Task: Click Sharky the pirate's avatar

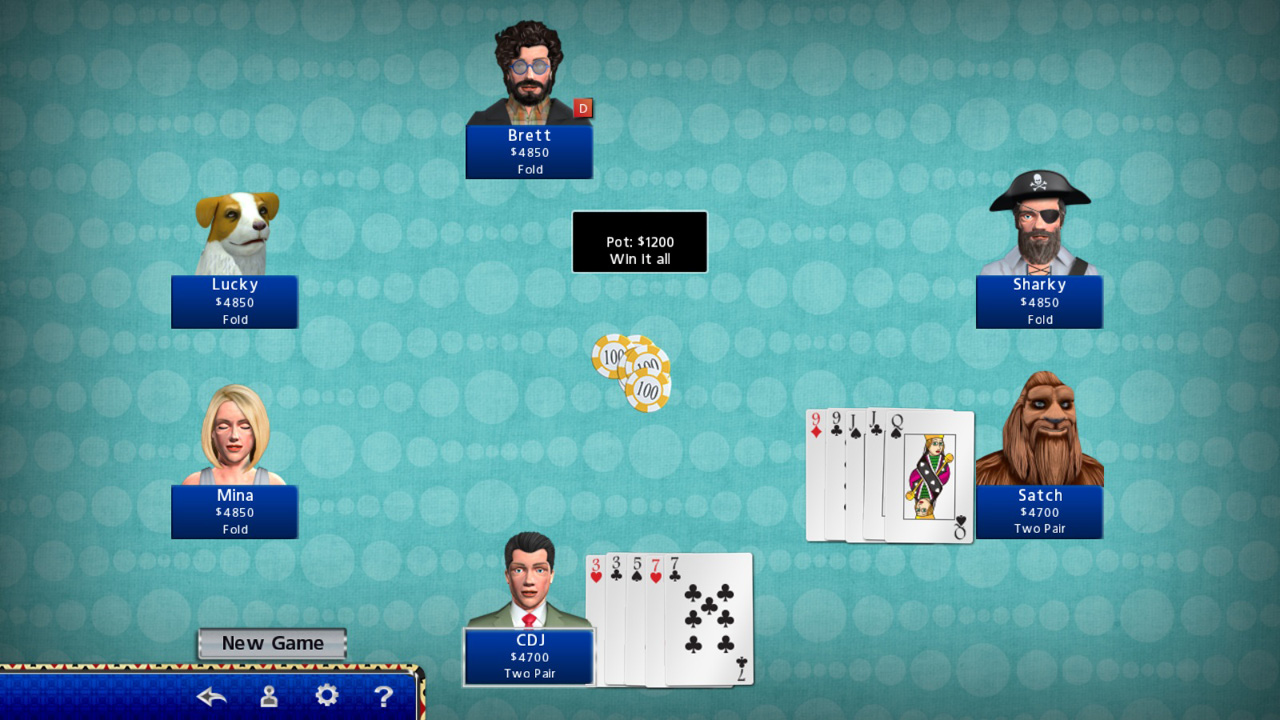Action: click(1040, 225)
